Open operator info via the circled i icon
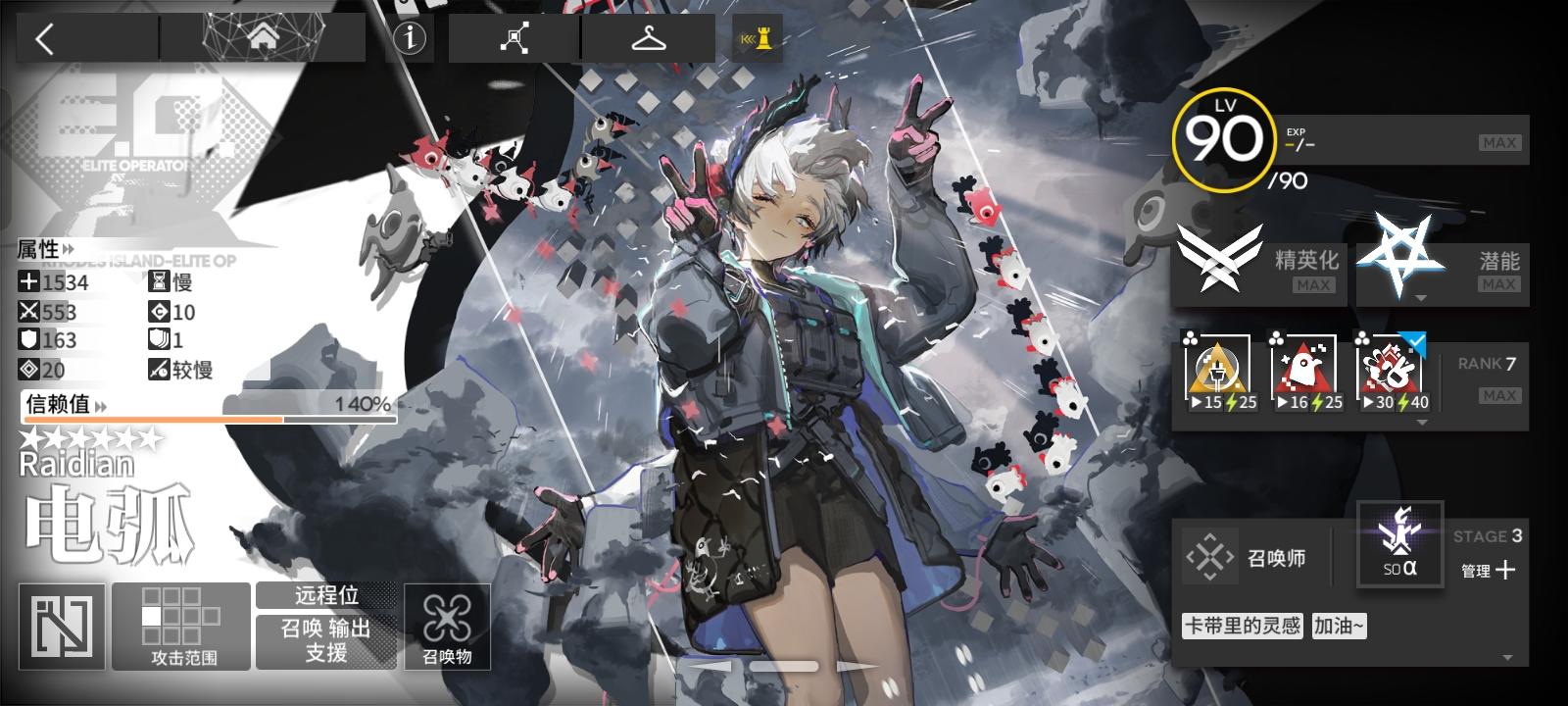The height and width of the screenshot is (706, 1568). point(409,37)
